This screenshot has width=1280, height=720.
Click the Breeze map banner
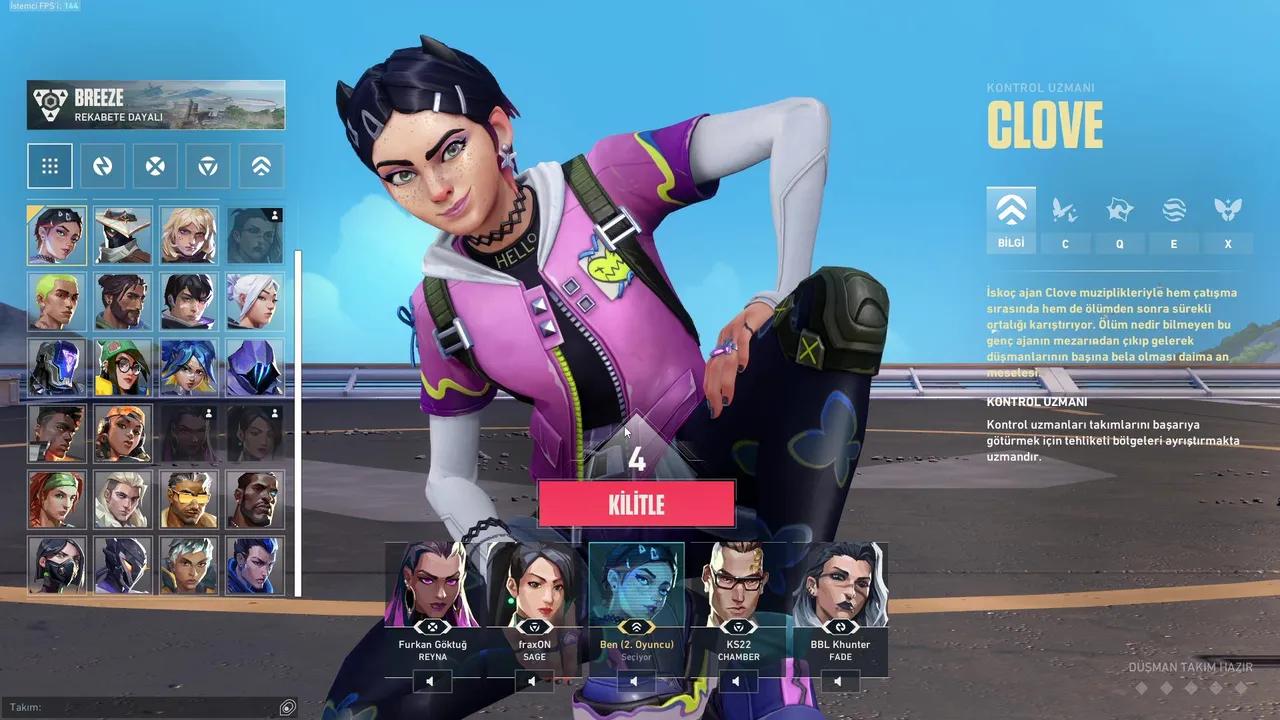tap(155, 104)
